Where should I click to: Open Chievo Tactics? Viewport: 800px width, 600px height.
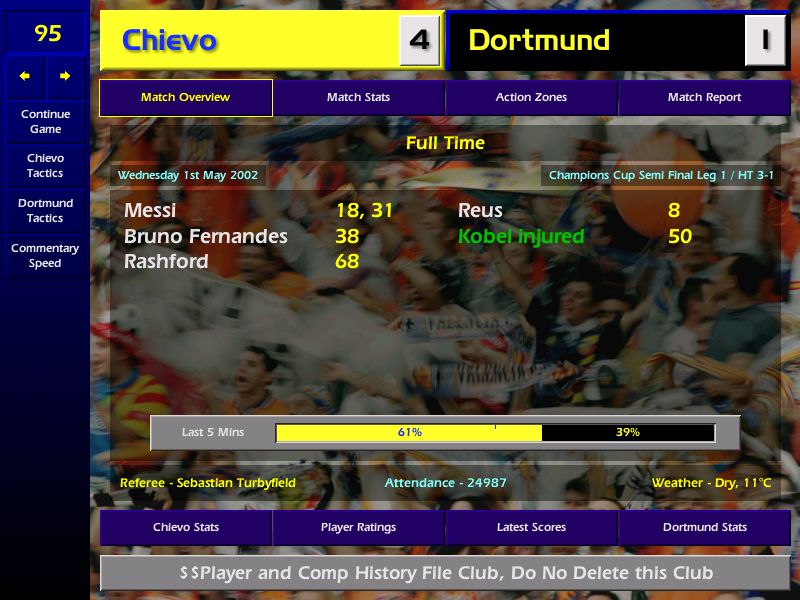click(x=45, y=165)
